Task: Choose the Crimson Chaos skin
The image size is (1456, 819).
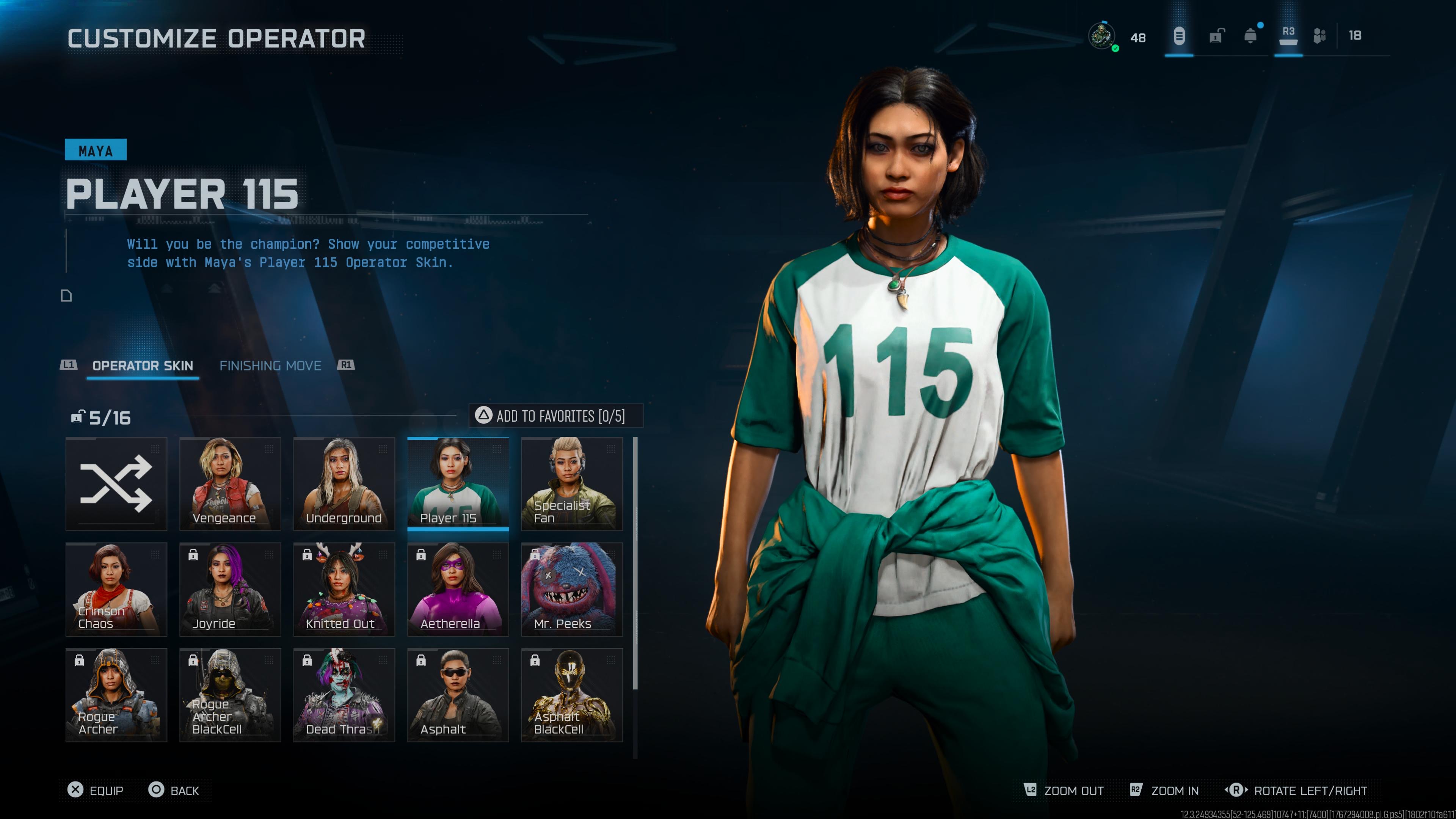Action: pyautogui.click(x=116, y=589)
